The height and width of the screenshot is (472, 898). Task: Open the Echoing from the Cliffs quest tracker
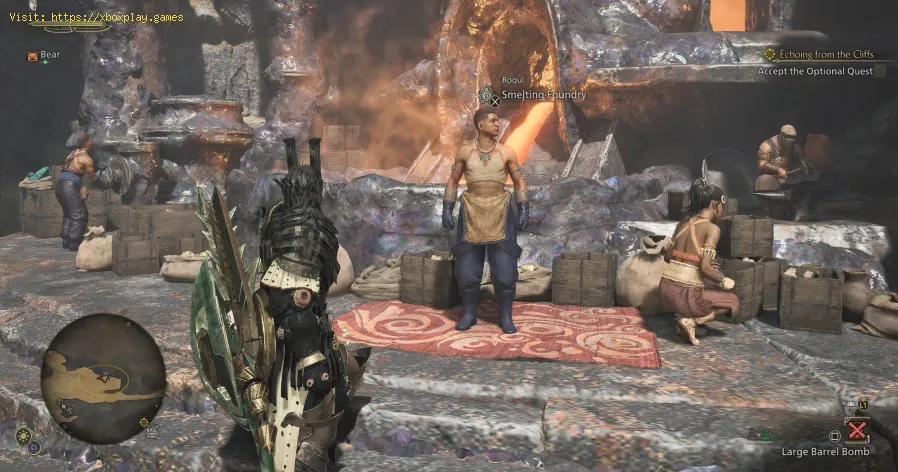[819, 55]
